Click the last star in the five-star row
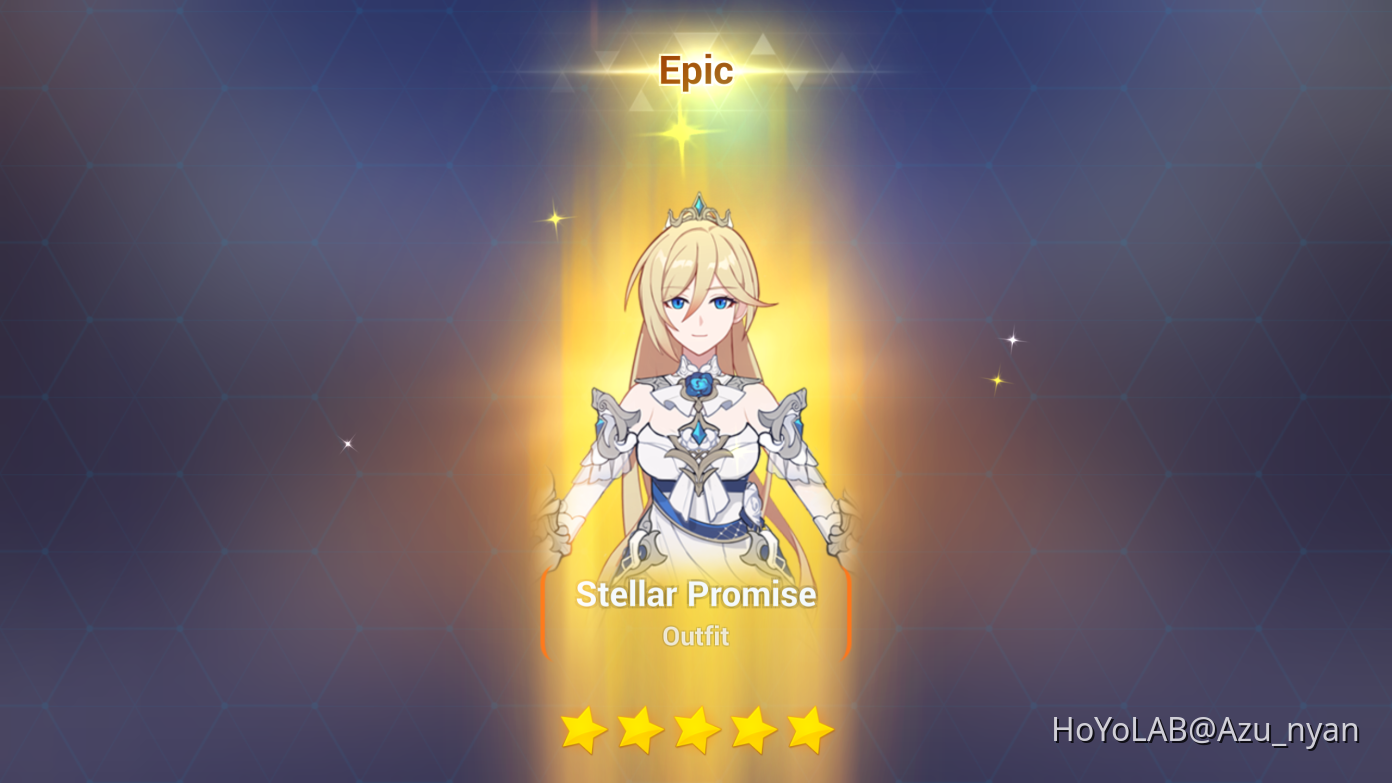Screen dimensions: 1392x783 [809, 730]
